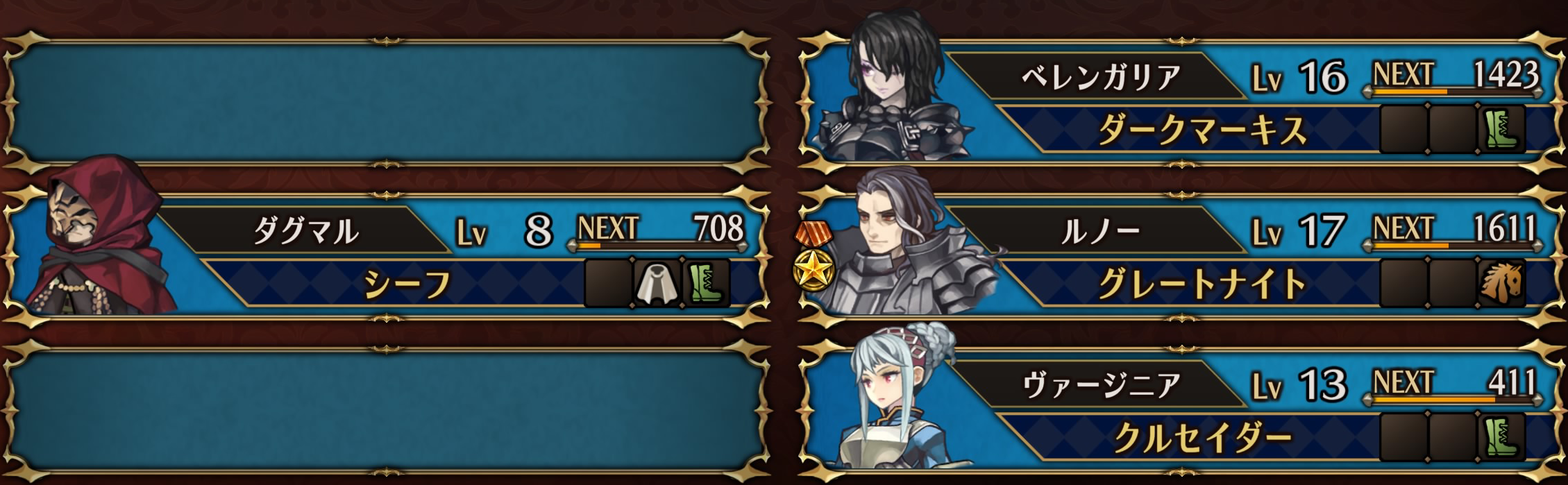1568x485 pixels.
Task: Select the ダグマル thief unit panel
Action: pyautogui.click(x=389, y=257)
